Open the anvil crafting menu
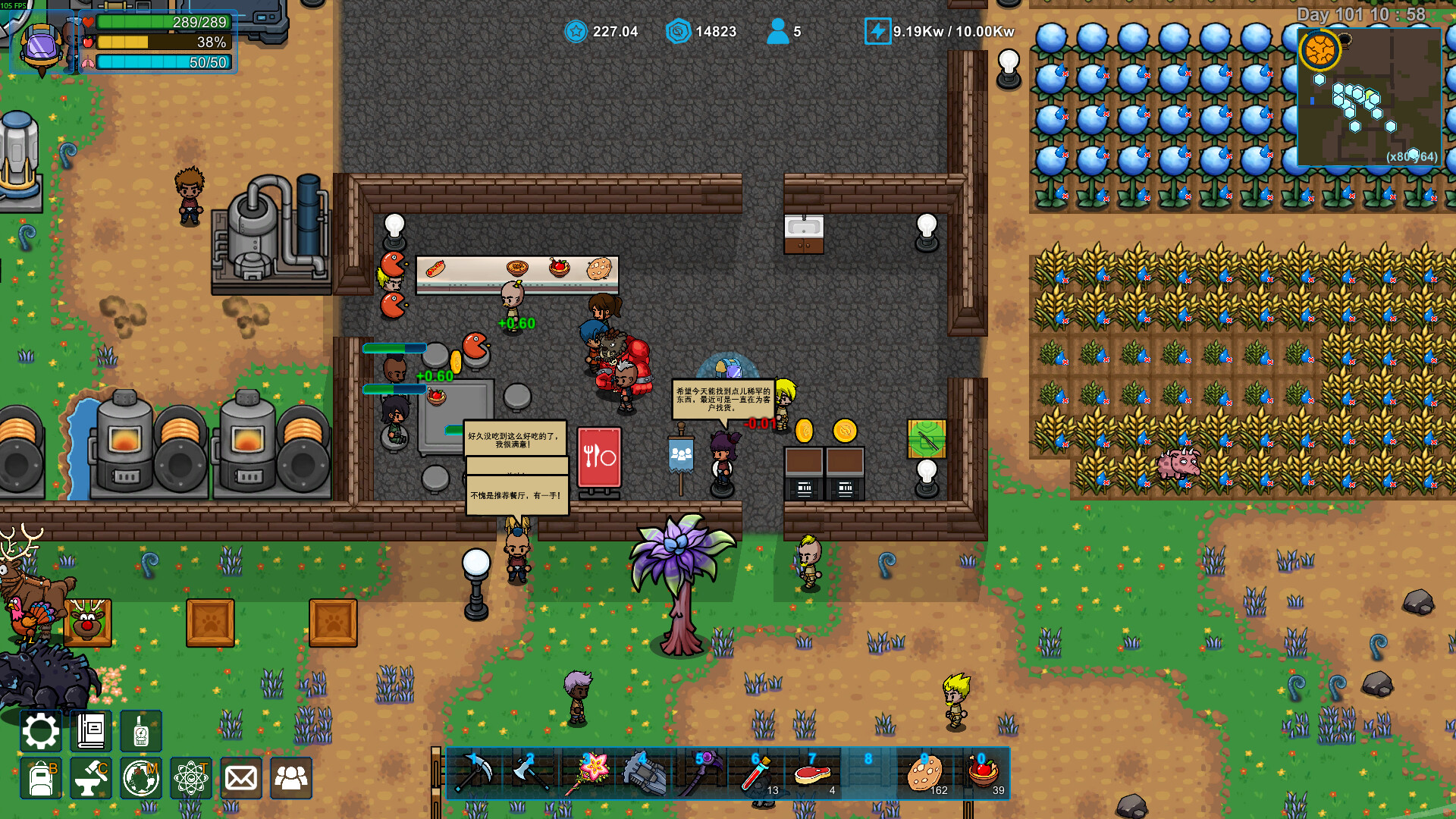The image size is (1456, 819). pyautogui.click(x=91, y=778)
